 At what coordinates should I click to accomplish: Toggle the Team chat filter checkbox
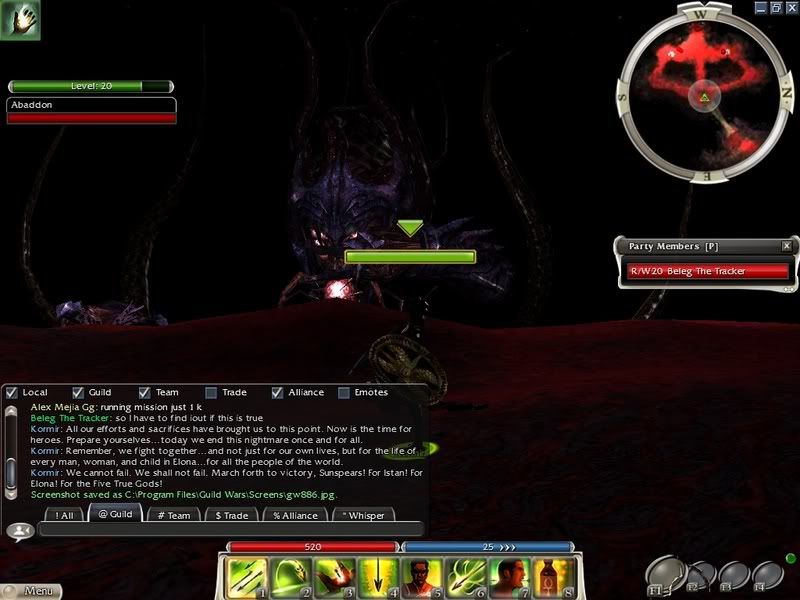tap(145, 393)
